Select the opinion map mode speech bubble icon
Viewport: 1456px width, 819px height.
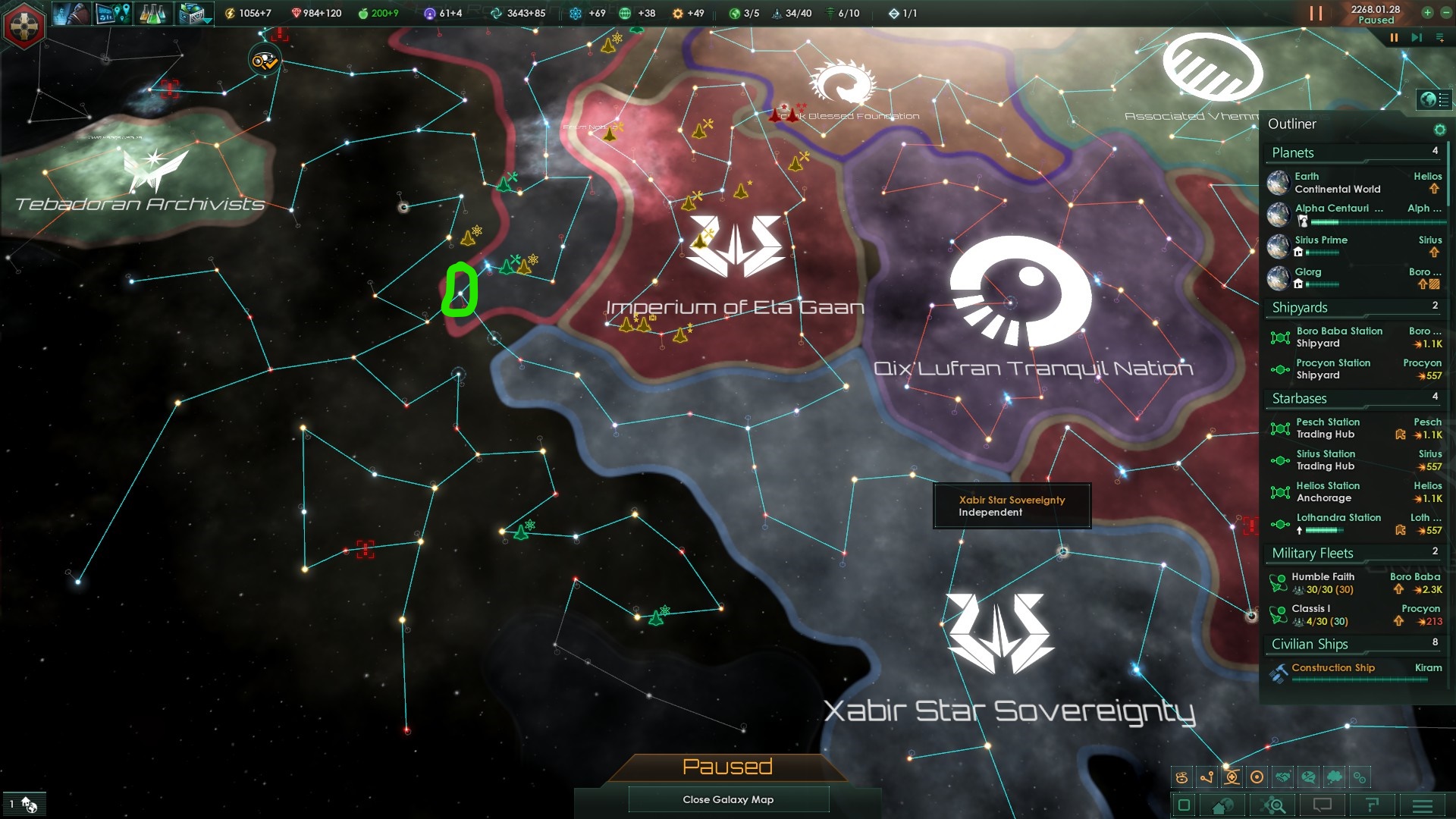click(x=1307, y=777)
